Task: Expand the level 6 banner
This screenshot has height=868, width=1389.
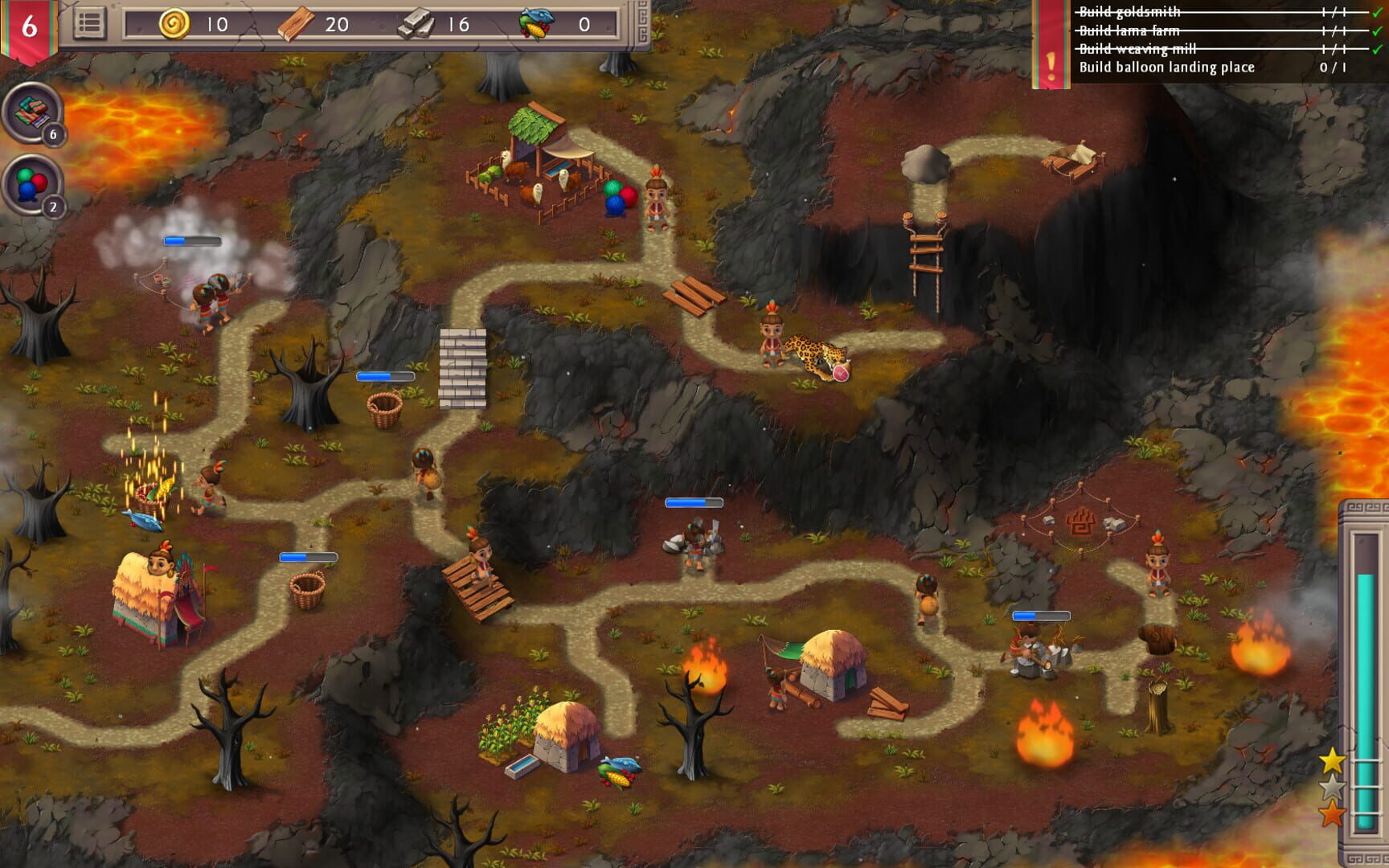Action: pyautogui.click(x=30, y=27)
